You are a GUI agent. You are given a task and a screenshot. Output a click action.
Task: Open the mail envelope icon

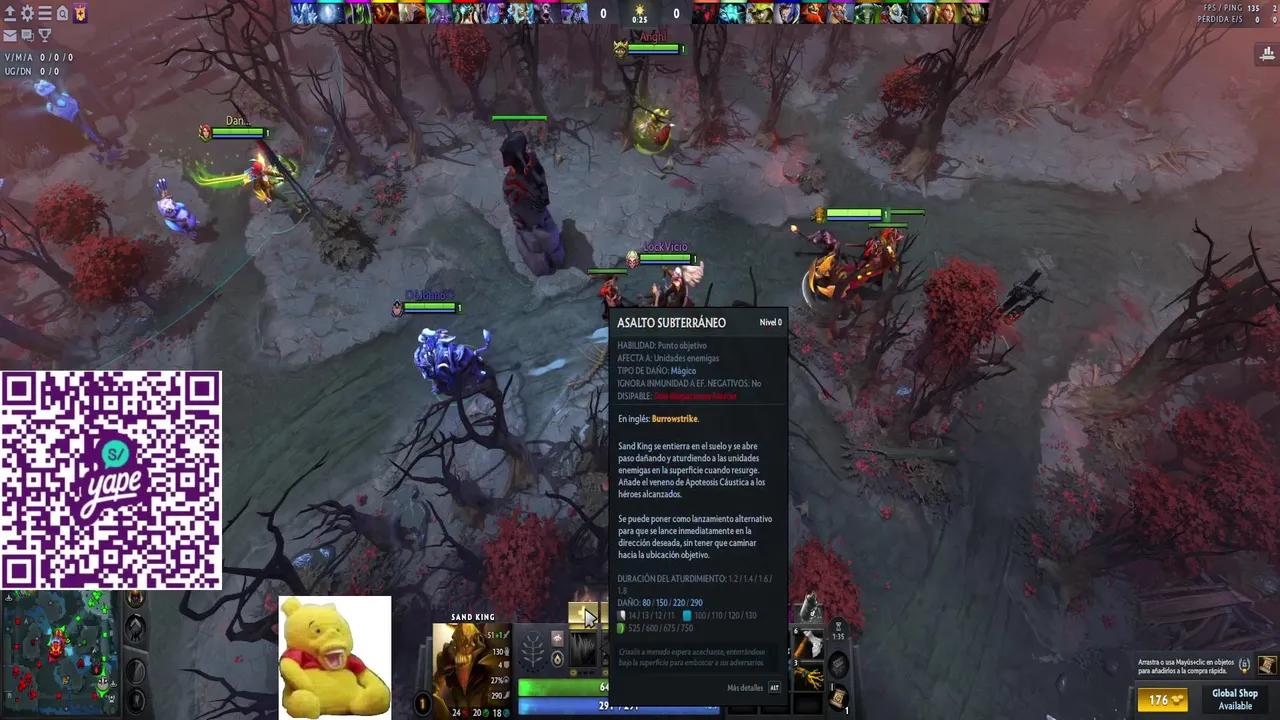(9, 35)
